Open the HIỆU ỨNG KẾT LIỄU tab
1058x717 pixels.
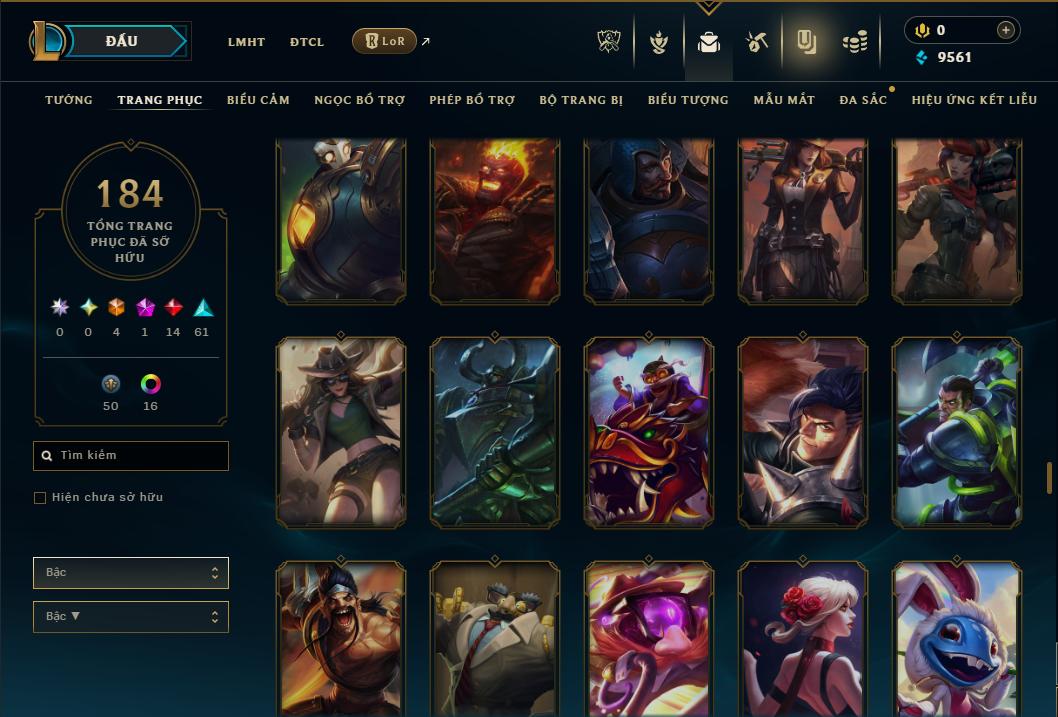974,100
